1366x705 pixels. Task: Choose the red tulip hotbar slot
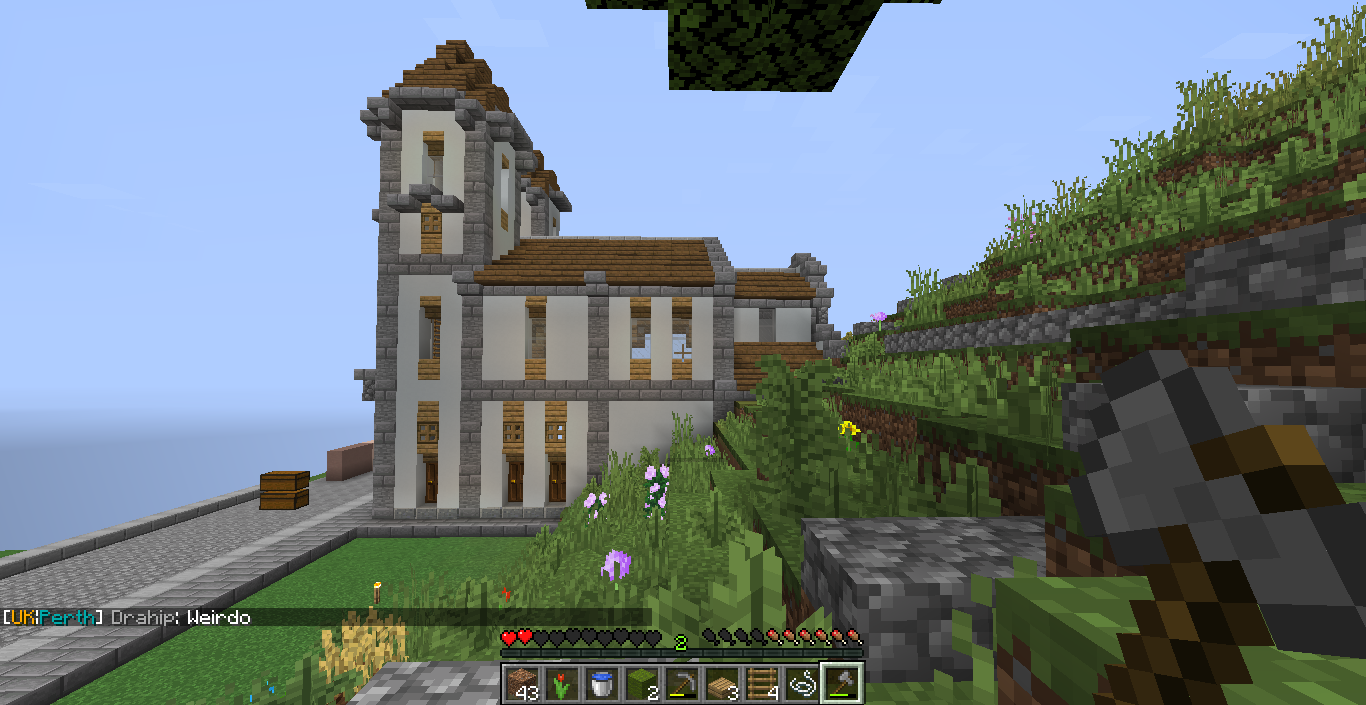(561, 683)
